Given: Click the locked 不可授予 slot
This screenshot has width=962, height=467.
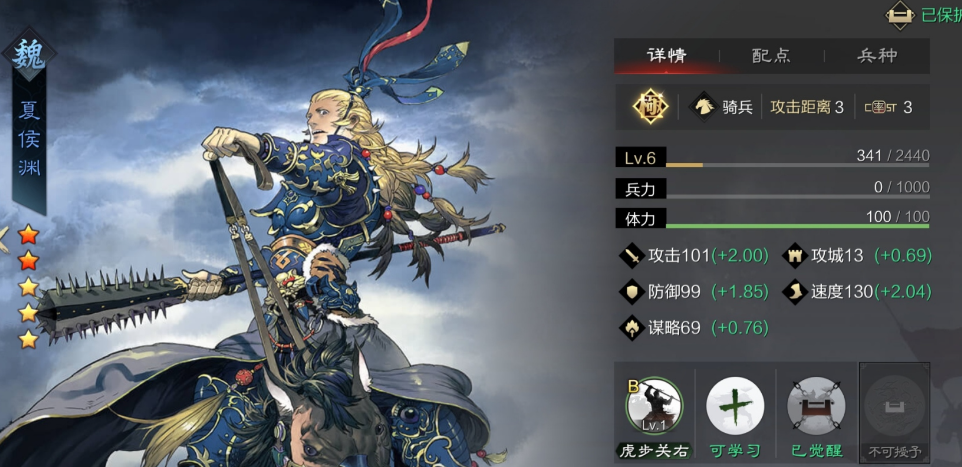Looking at the screenshot, I should coord(895,408).
